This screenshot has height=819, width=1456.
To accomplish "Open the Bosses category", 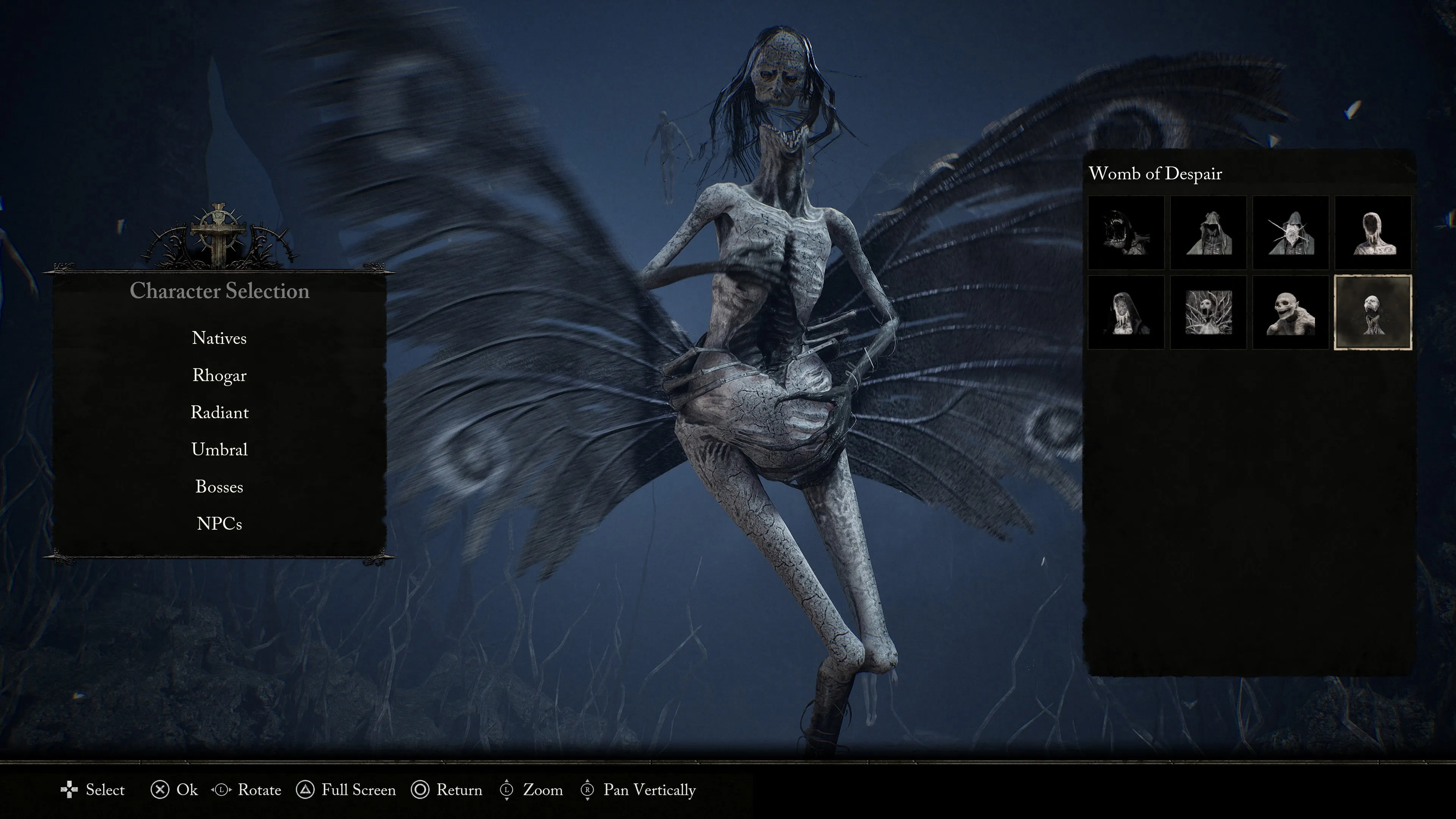I will point(219,486).
